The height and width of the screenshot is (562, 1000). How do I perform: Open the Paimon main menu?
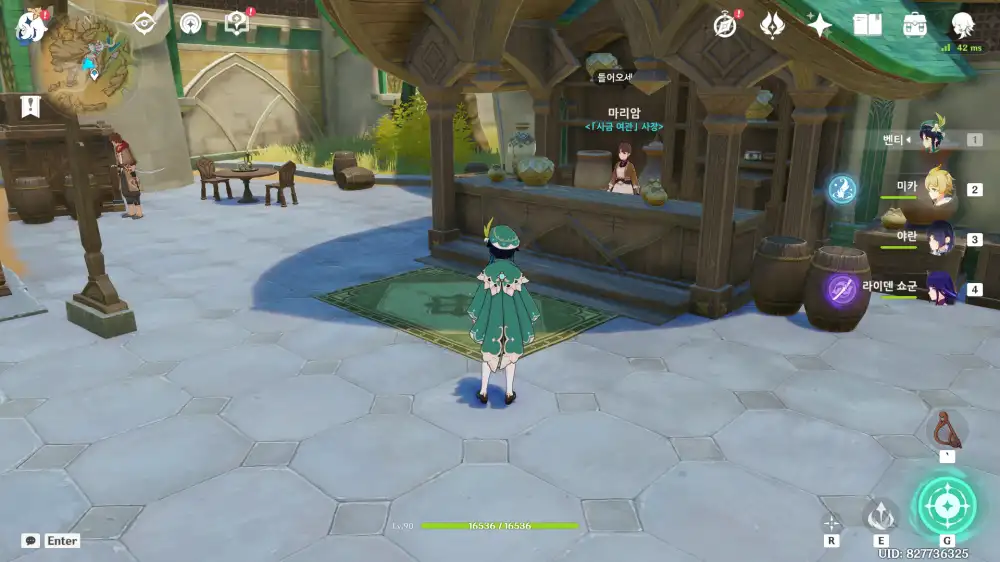click(30, 26)
